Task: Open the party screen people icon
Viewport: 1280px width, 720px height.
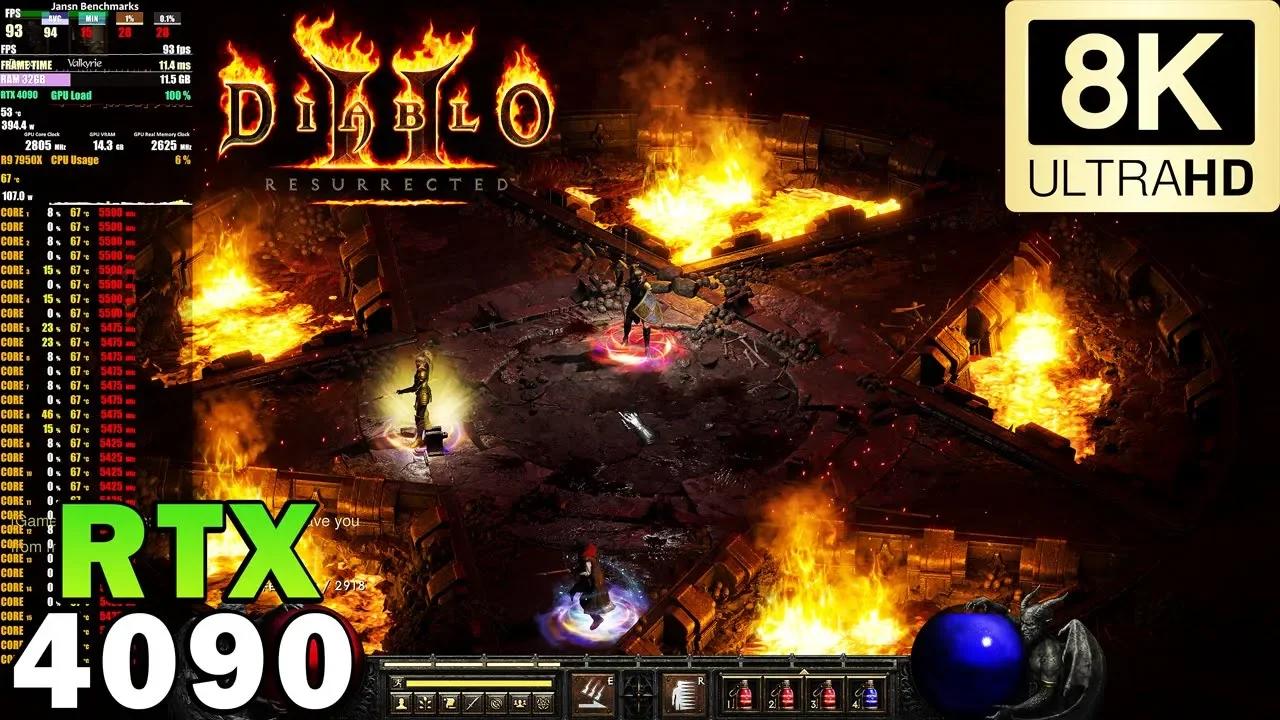Action: [x=520, y=700]
